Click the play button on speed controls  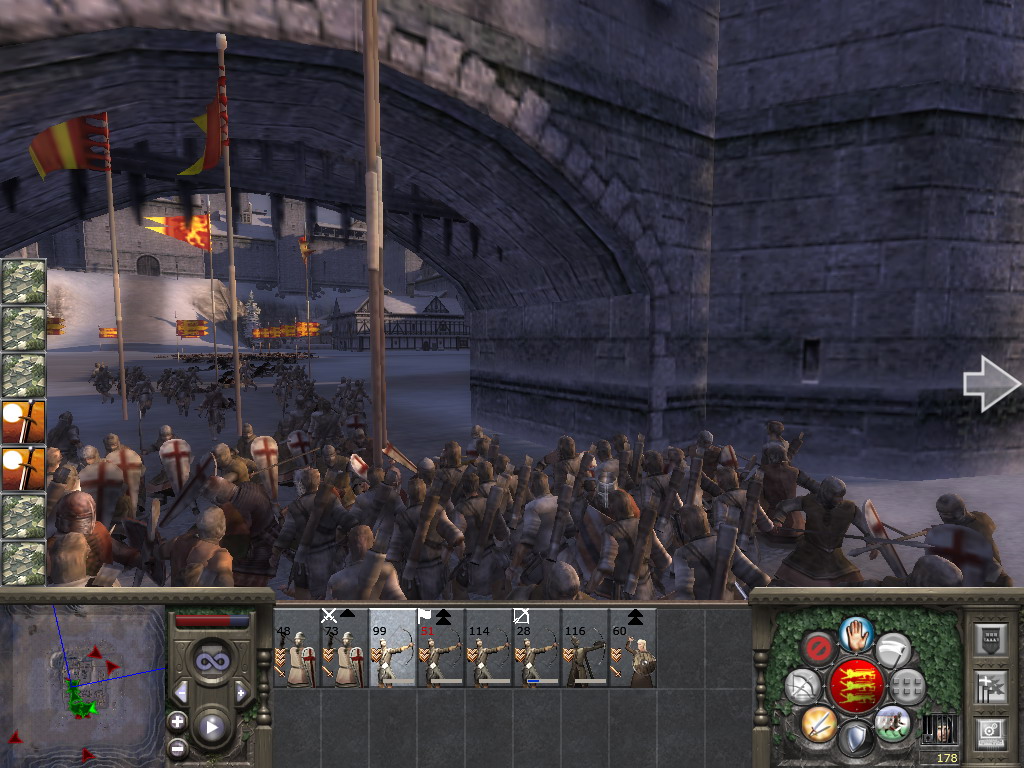click(x=210, y=727)
